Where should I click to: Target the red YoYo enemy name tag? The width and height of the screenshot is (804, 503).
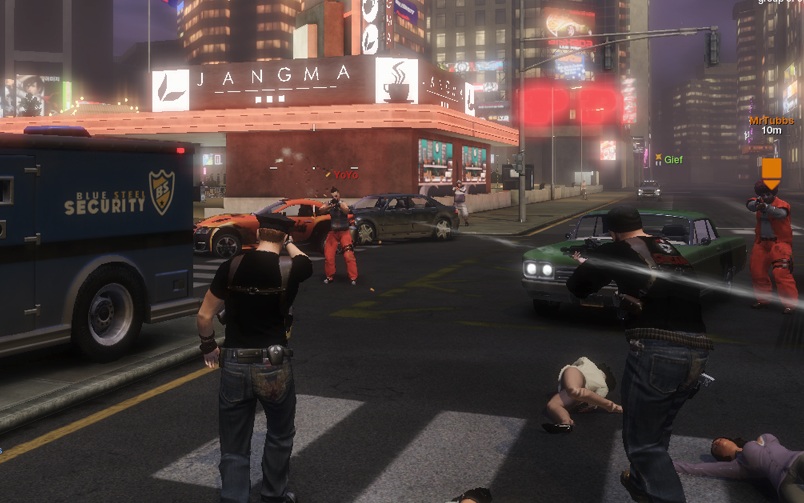click(x=345, y=174)
